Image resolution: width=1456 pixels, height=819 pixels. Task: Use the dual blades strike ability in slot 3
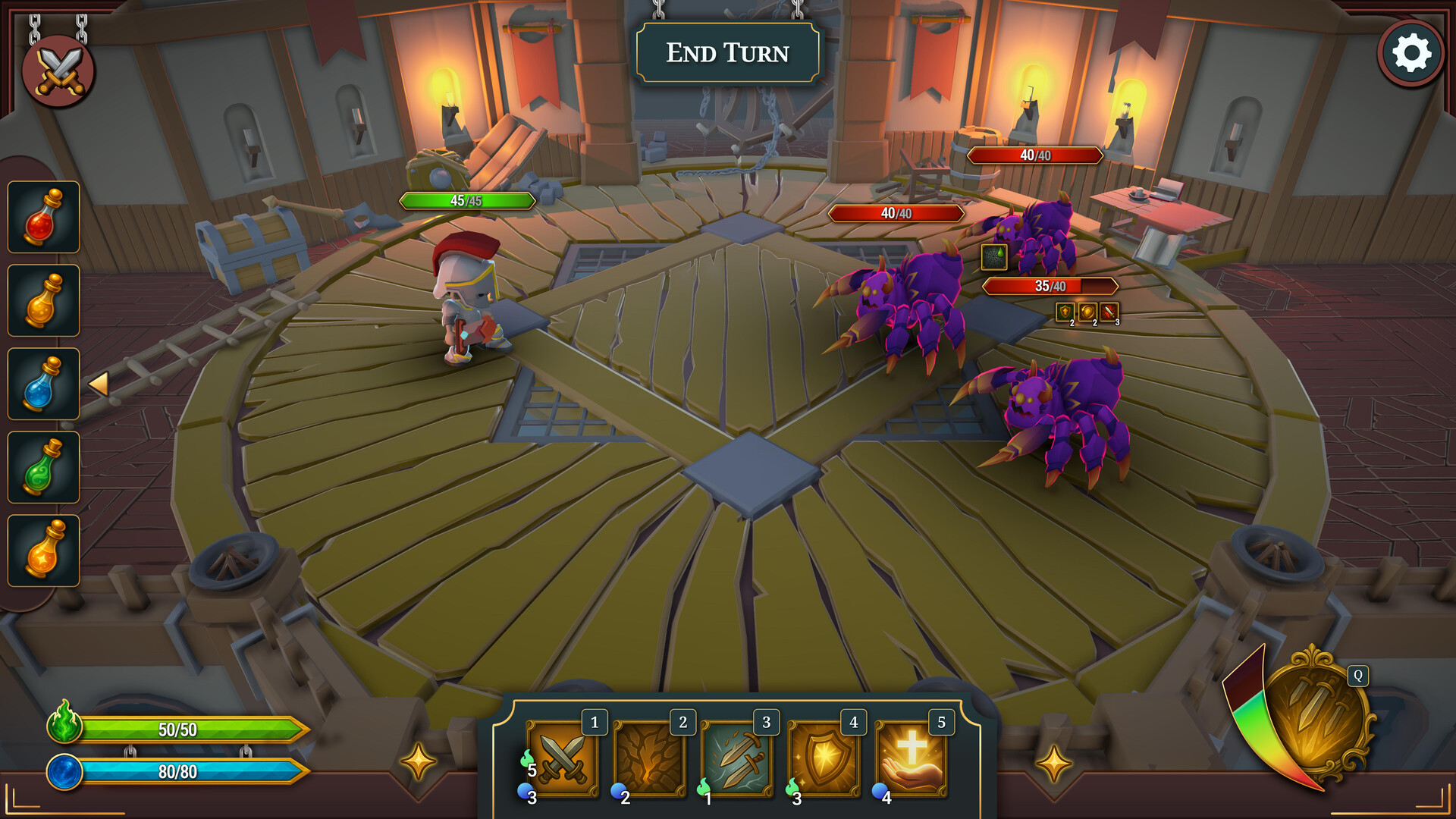tap(738, 760)
